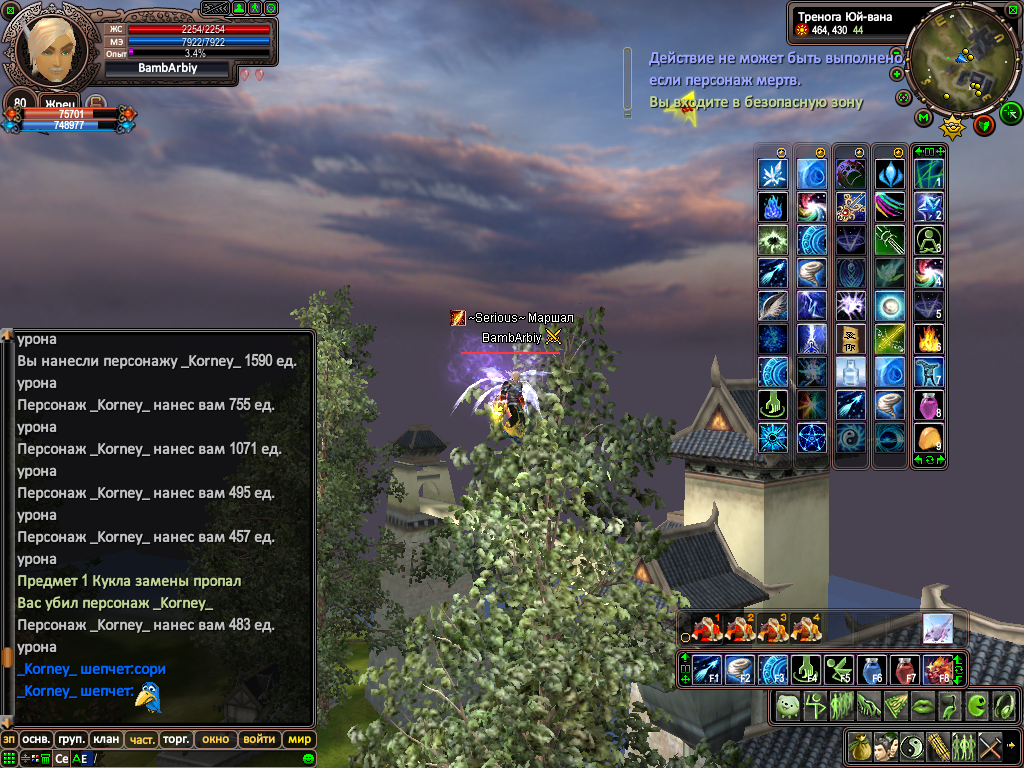
Task: Select the white flying mount icon
Action: [937, 628]
